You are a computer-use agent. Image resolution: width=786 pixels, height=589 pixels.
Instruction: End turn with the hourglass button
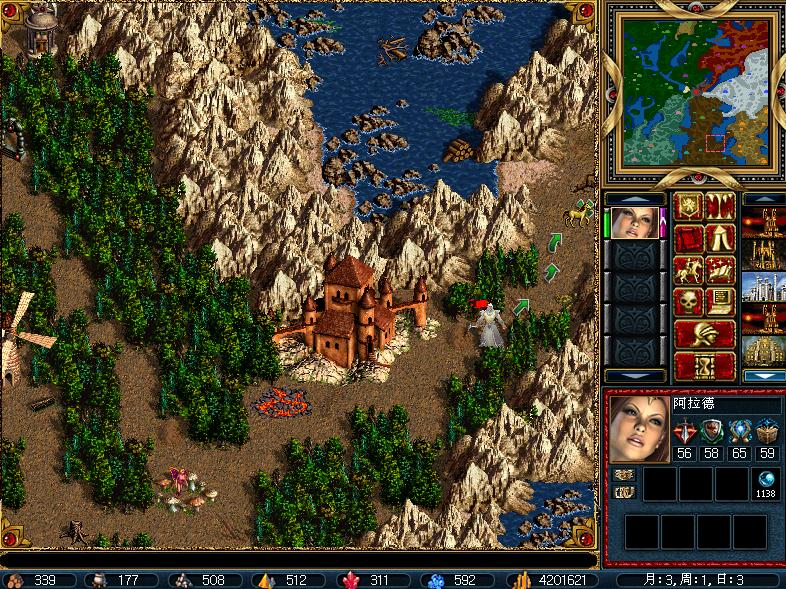[x=704, y=365]
